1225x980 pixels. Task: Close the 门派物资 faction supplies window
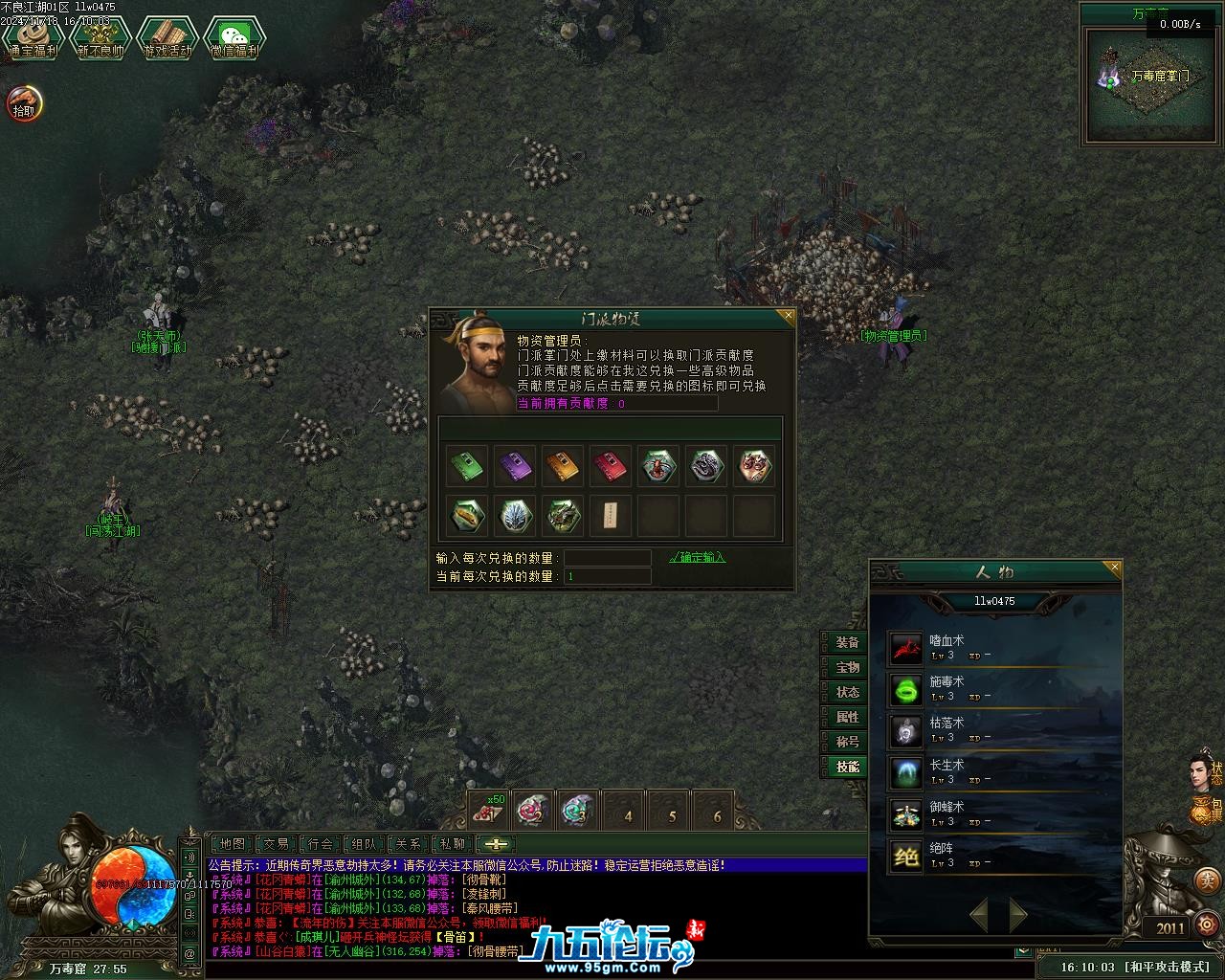pos(788,315)
